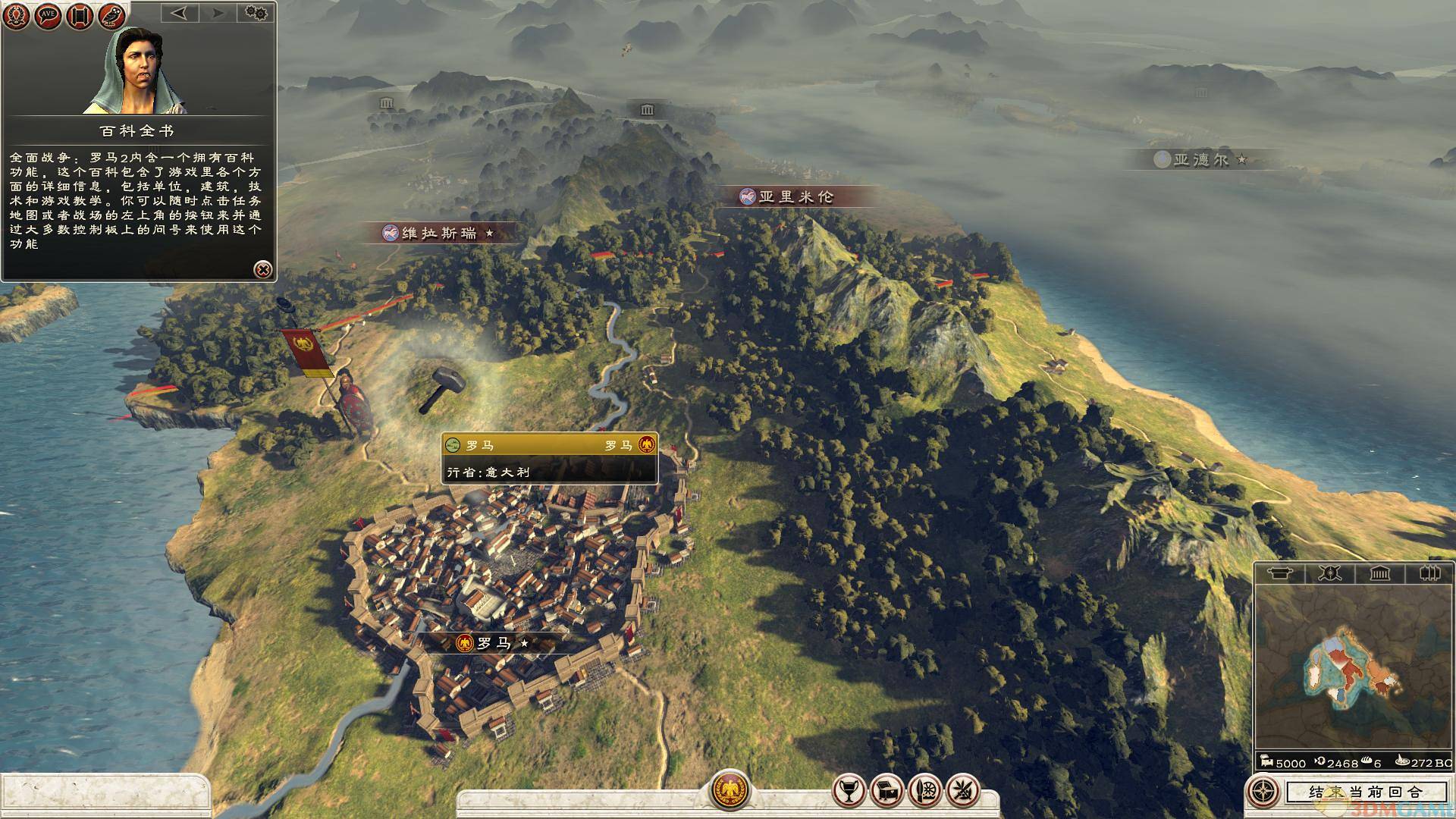Image resolution: width=1456 pixels, height=819 pixels.
Task: Open the dagger and wheel technology panel
Action: [925, 791]
